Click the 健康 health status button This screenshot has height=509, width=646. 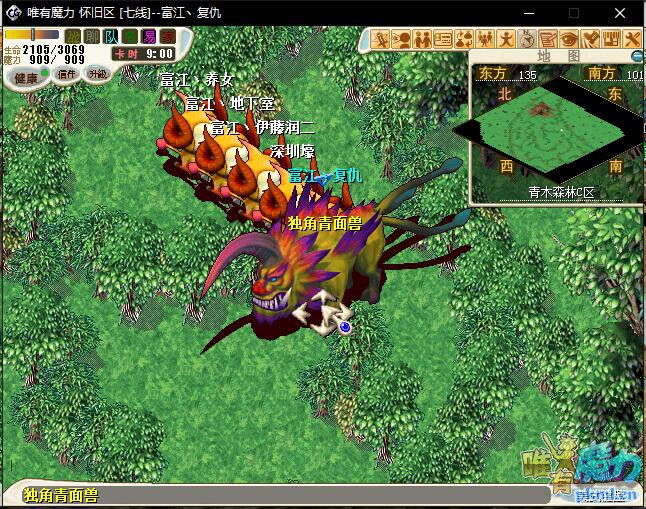coord(26,76)
